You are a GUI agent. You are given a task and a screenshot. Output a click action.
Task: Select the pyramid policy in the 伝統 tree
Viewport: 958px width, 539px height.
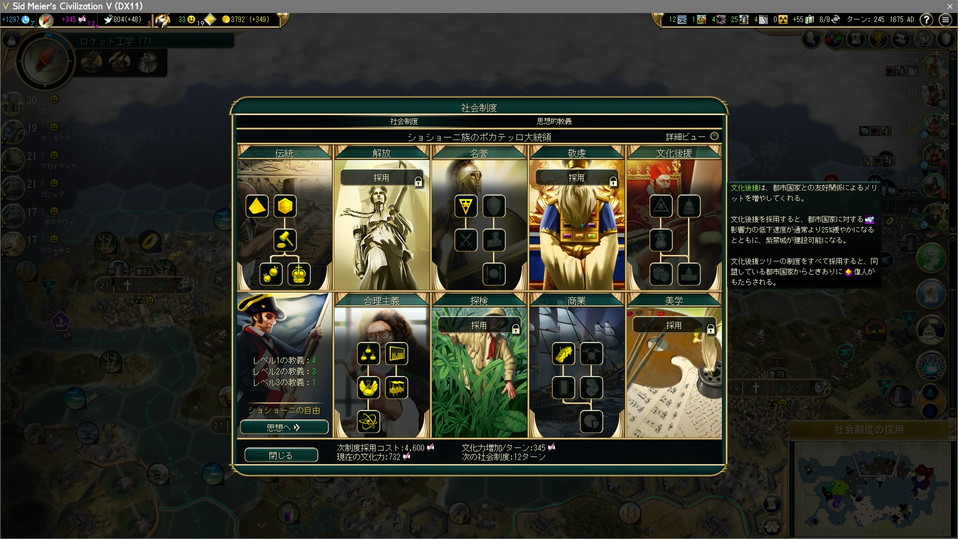click(x=257, y=206)
